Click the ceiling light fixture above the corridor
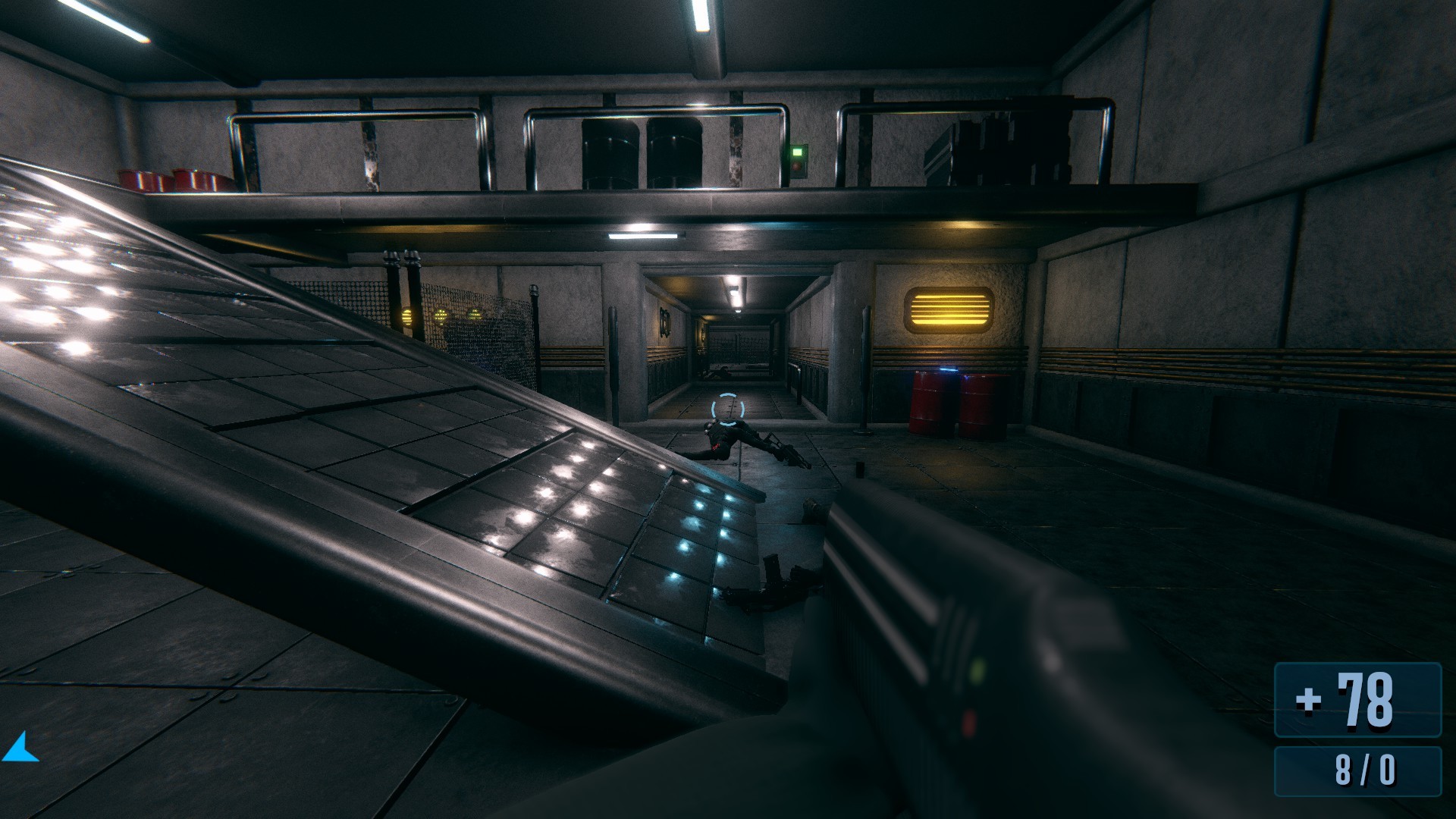The image size is (1456, 819). [733, 293]
